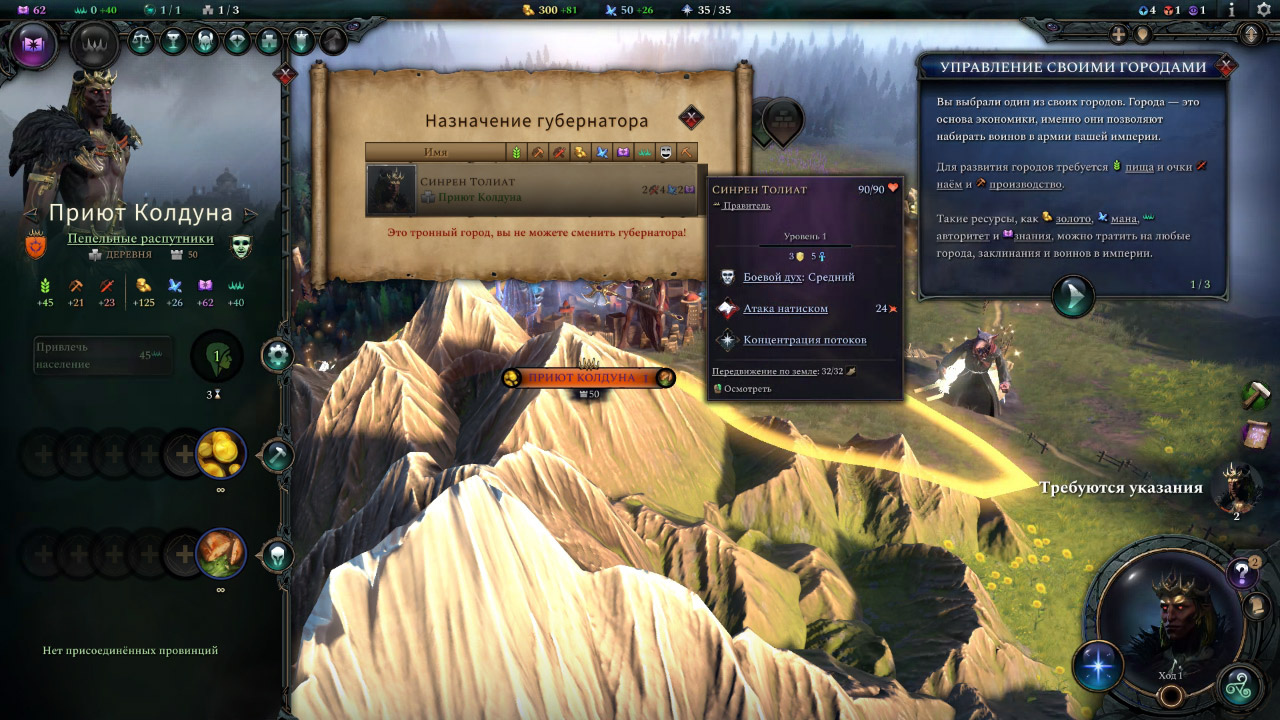1280x720 pixels.
Task: Open the hammer production queue button
Action: tap(278, 456)
